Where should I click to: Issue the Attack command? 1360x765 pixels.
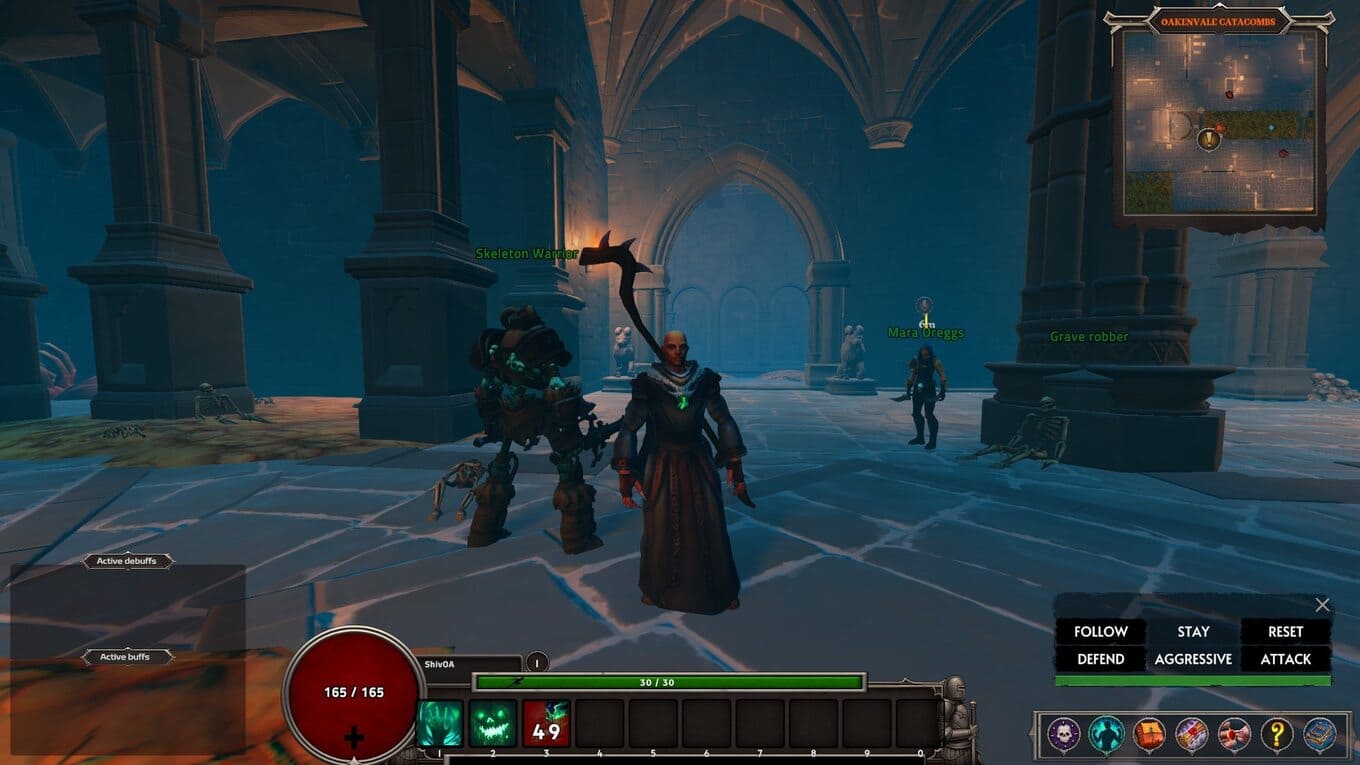click(1285, 659)
